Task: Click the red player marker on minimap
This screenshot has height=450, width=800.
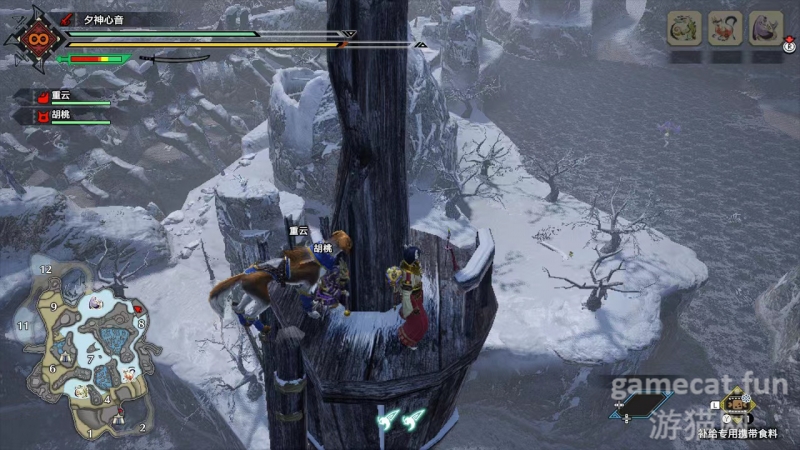Action: coord(137,309)
